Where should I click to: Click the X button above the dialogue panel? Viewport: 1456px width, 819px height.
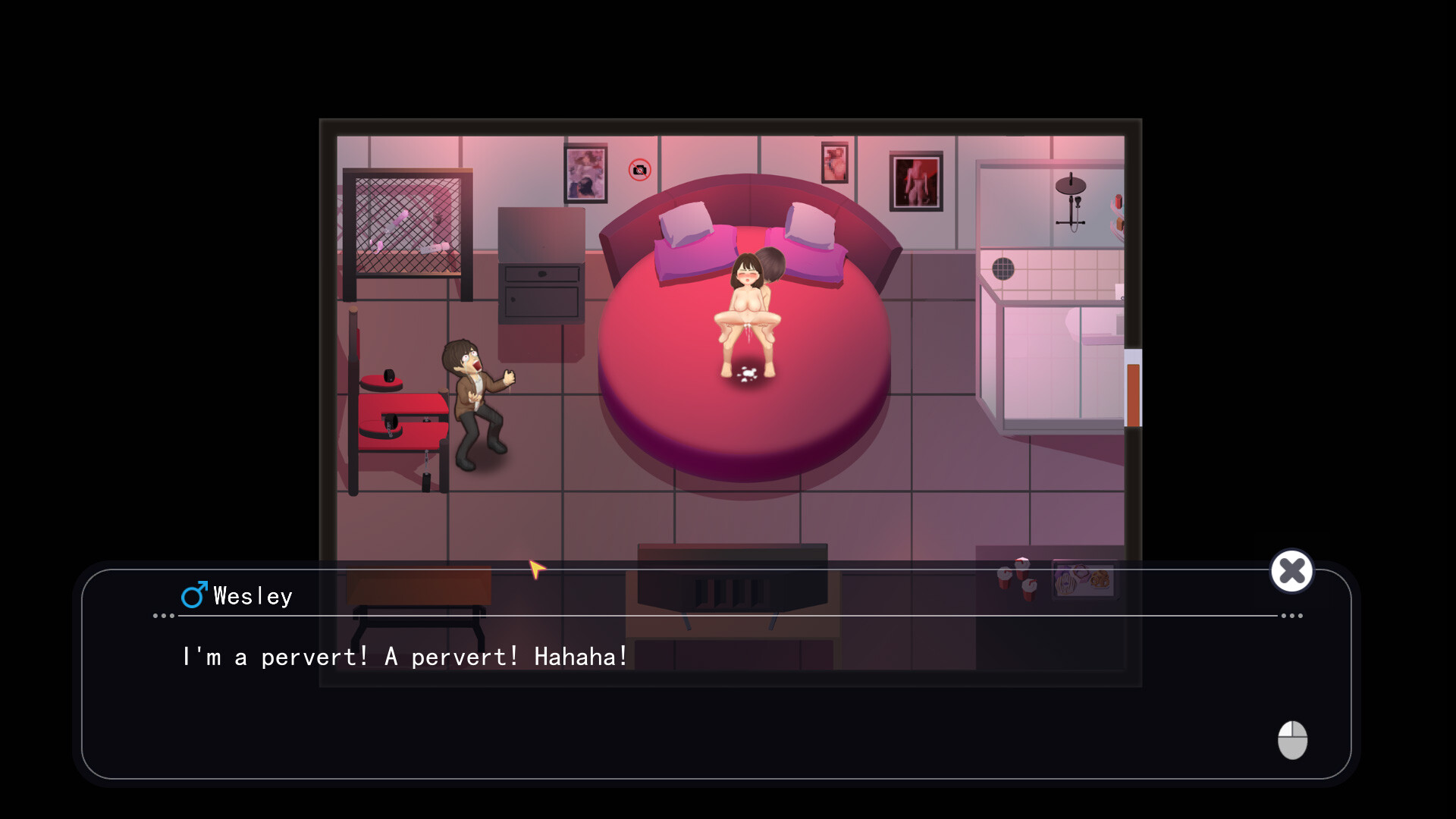pyautogui.click(x=1291, y=571)
